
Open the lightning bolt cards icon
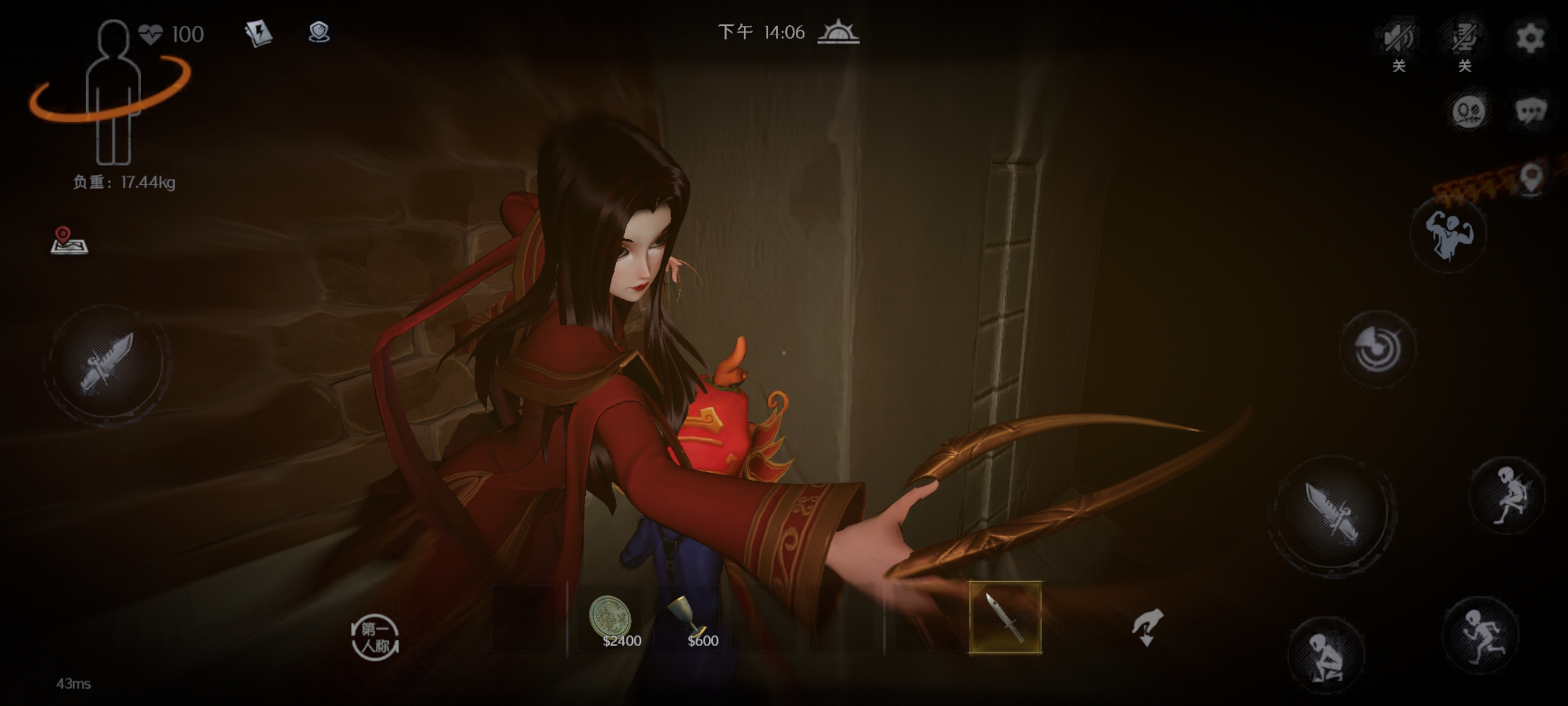pyautogui.click(x=259, y=33)
